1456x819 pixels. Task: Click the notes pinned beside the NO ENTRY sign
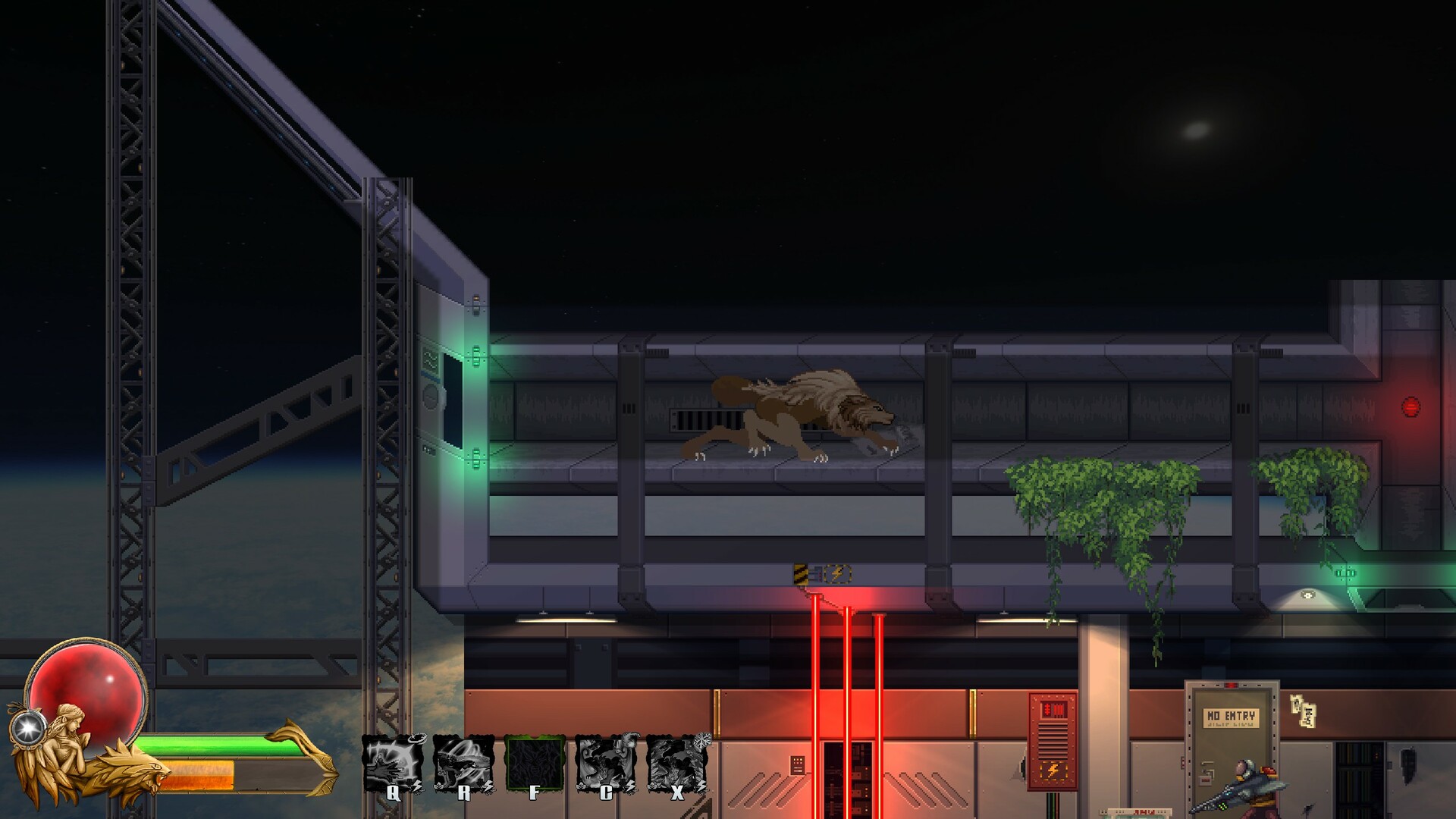(1303, 711)
